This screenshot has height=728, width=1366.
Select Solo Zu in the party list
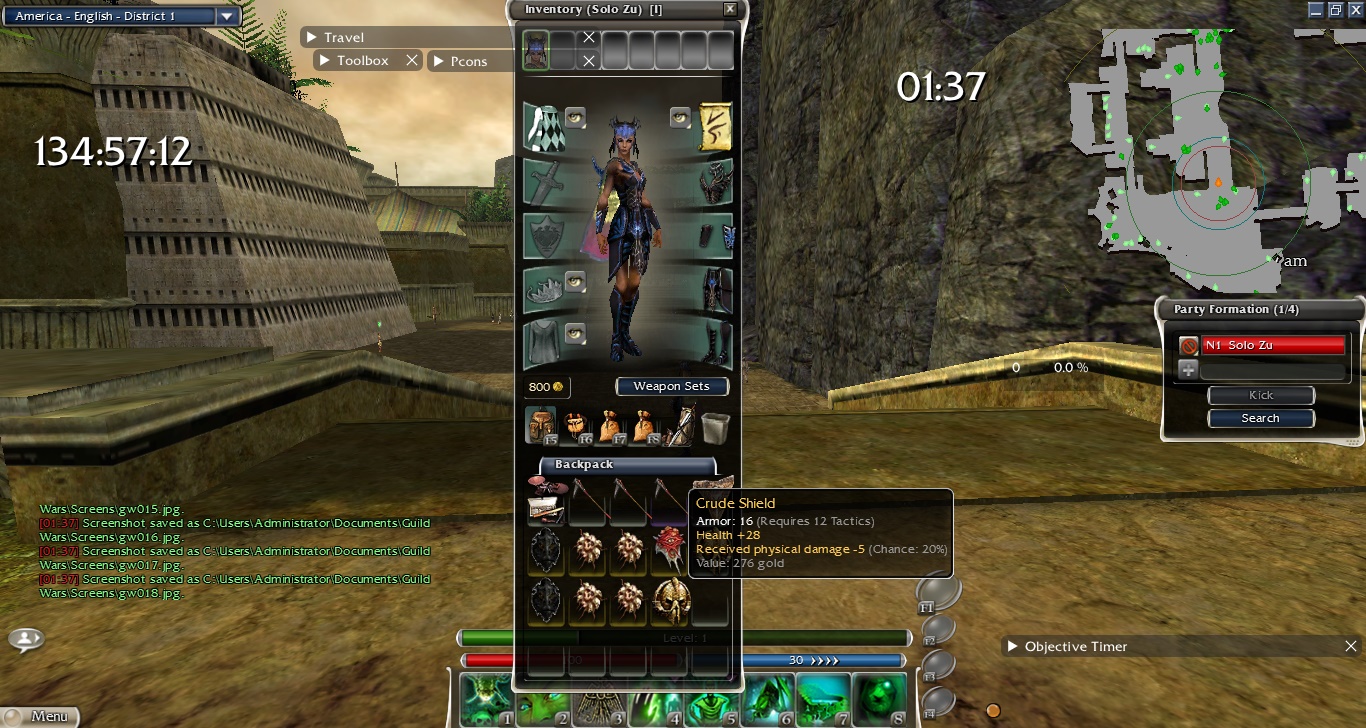[1272, 345]
